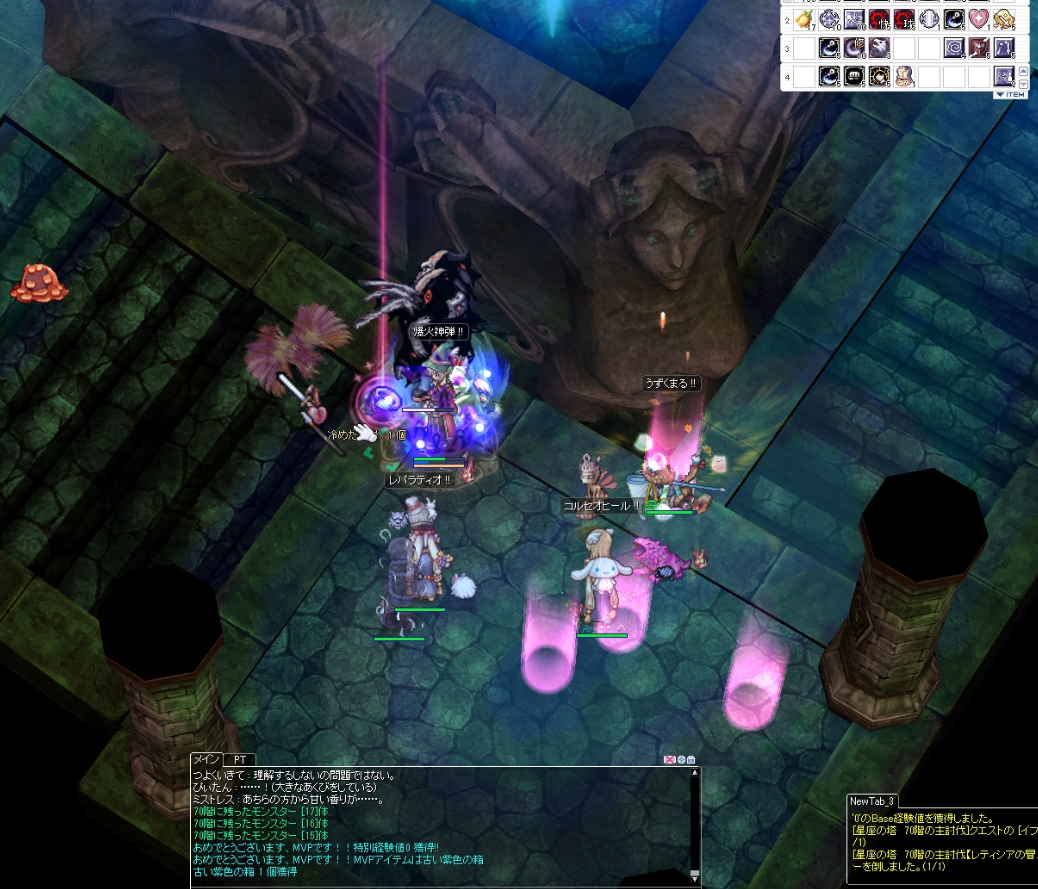This screenshot has height=889, width=1038.
Task: Cast the white wolf skill in hotbar row 3
Action: click(x=879, y=47)
